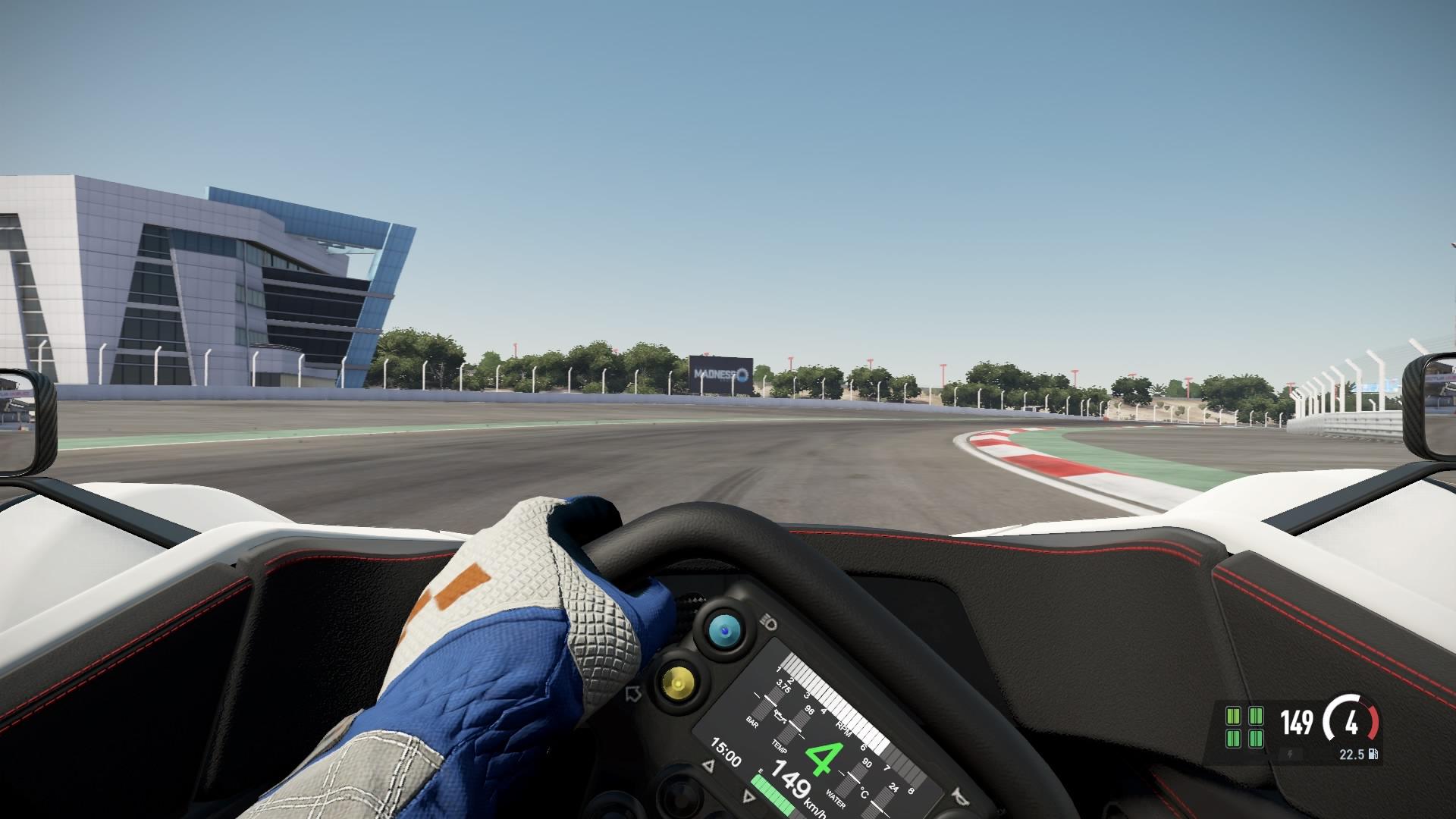The width and height of the screenshot is (1456, 819).
Task: Select the MADNESS billboard on the track
Action: pos(720,372)
